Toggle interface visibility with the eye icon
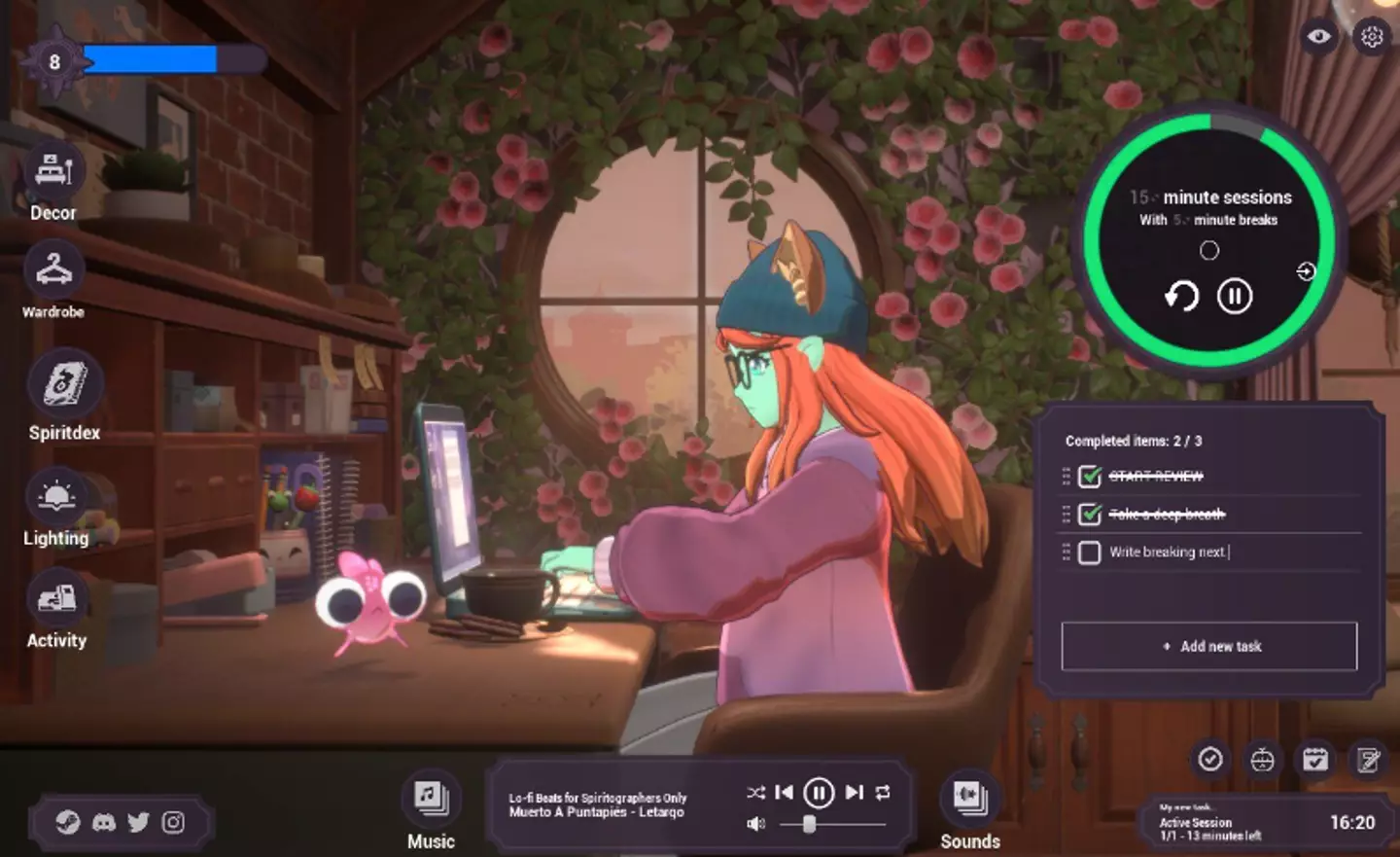 1319,37
